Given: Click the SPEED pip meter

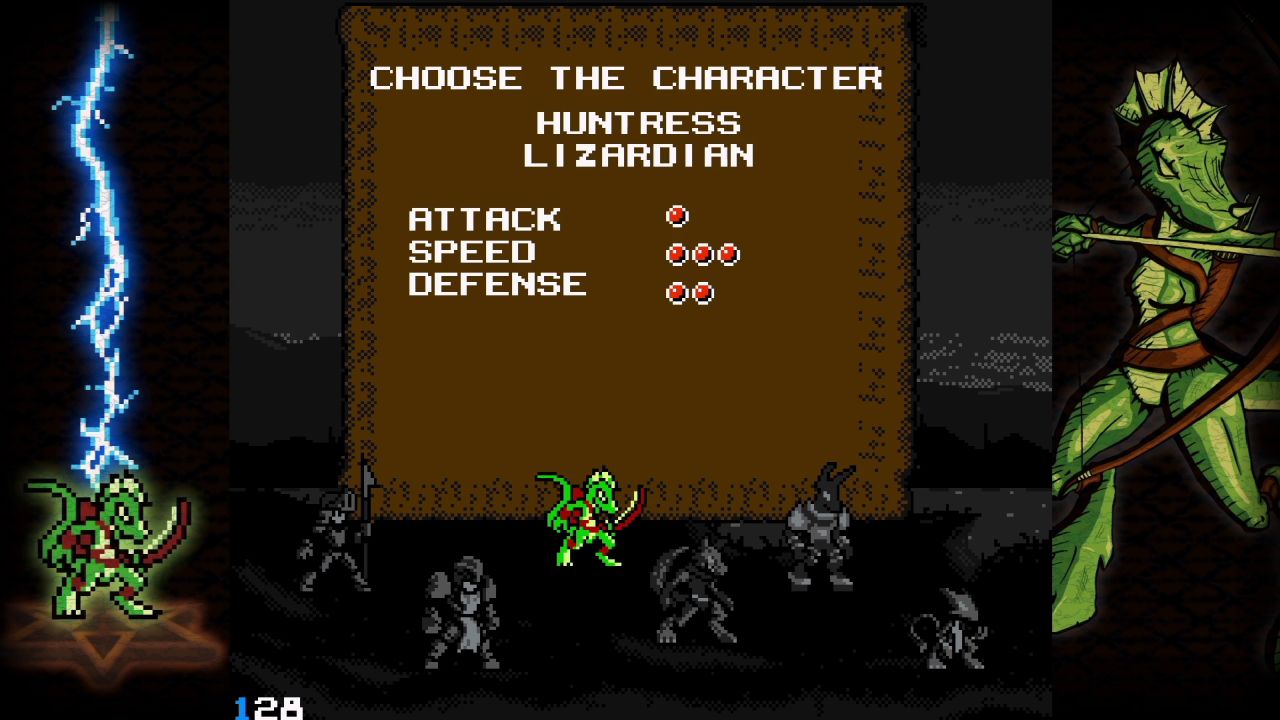Looking at the screenshot, I should click(x=704, y=255).
